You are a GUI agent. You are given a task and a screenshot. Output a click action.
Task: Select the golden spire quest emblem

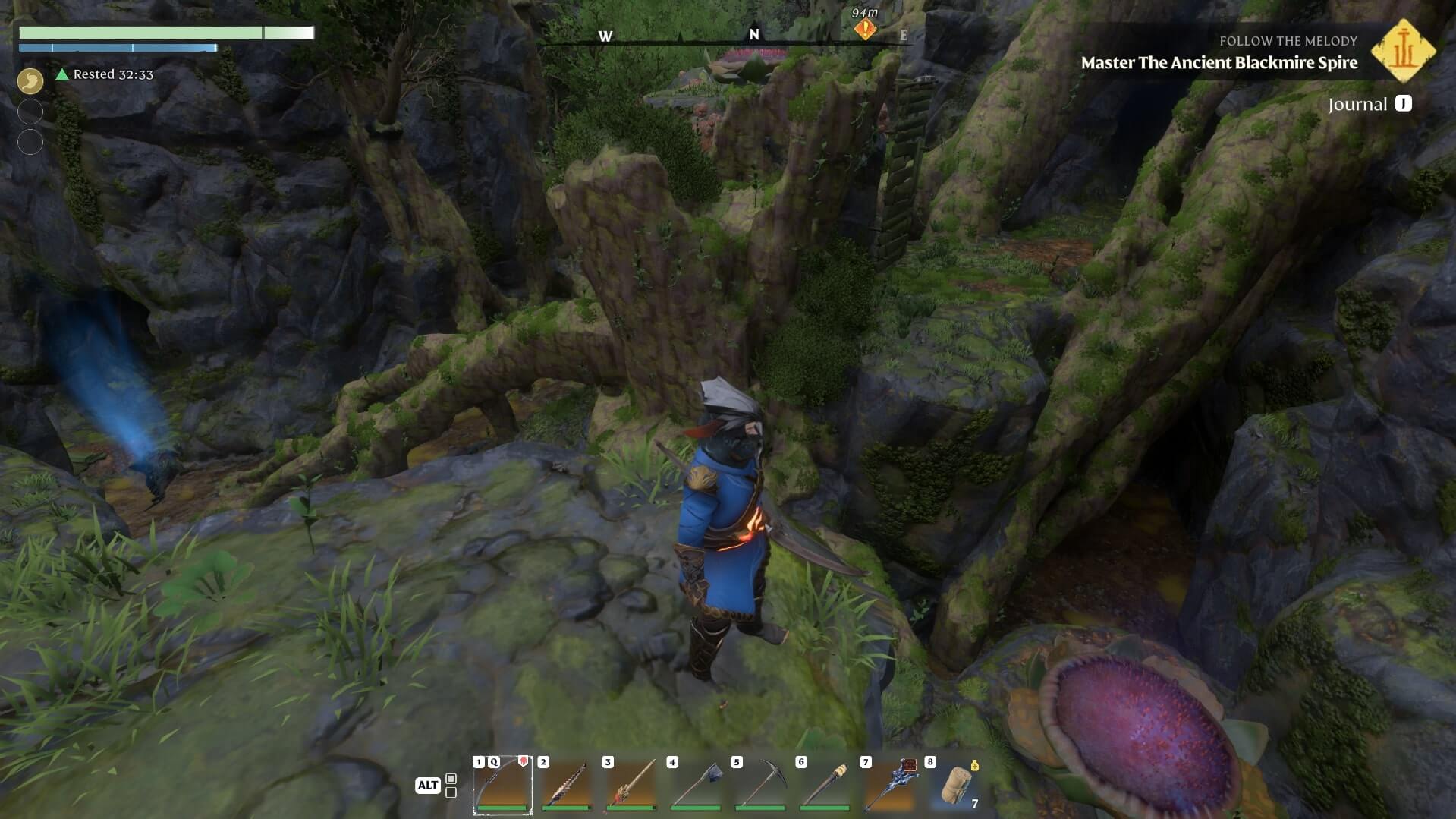[x=1403, y=51]
